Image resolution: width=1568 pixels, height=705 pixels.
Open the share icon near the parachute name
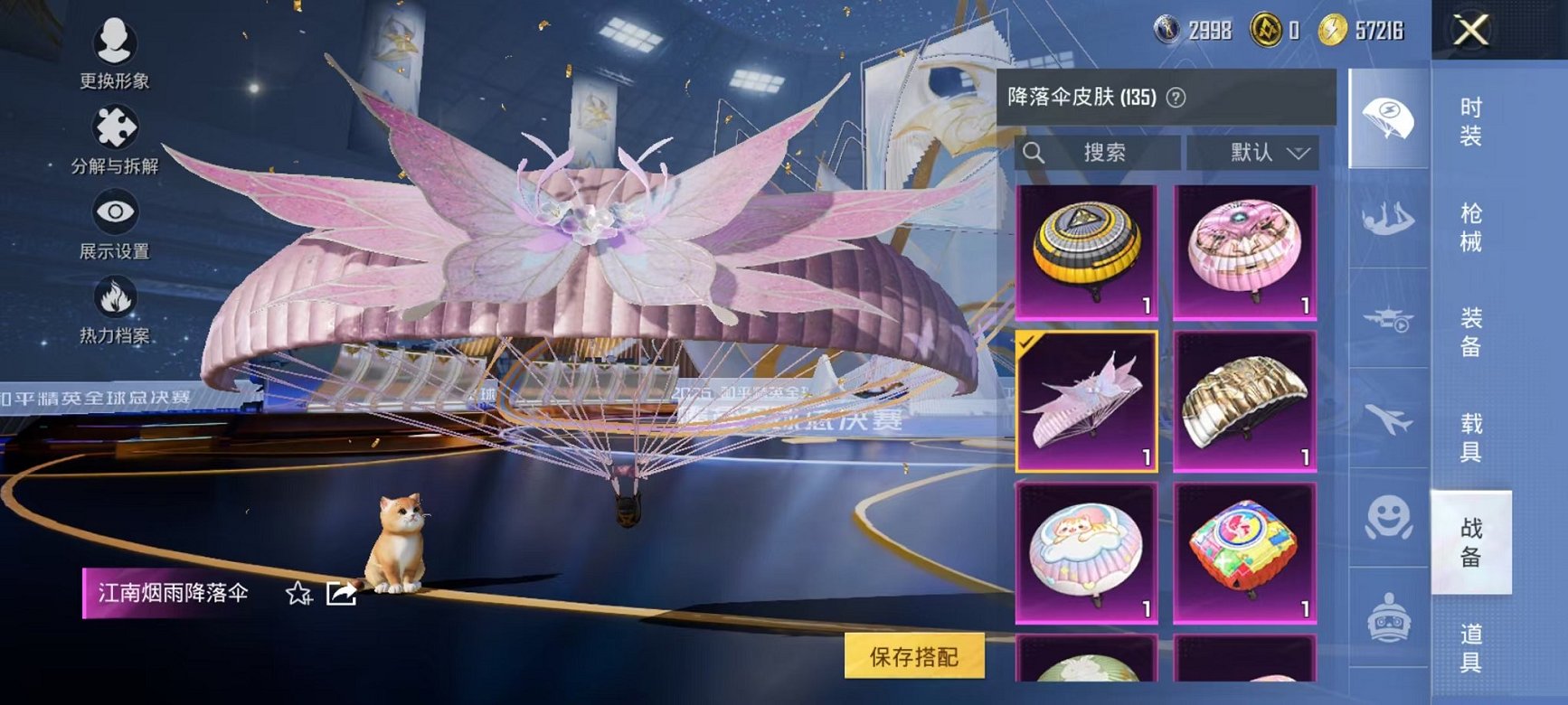[339, 594]
